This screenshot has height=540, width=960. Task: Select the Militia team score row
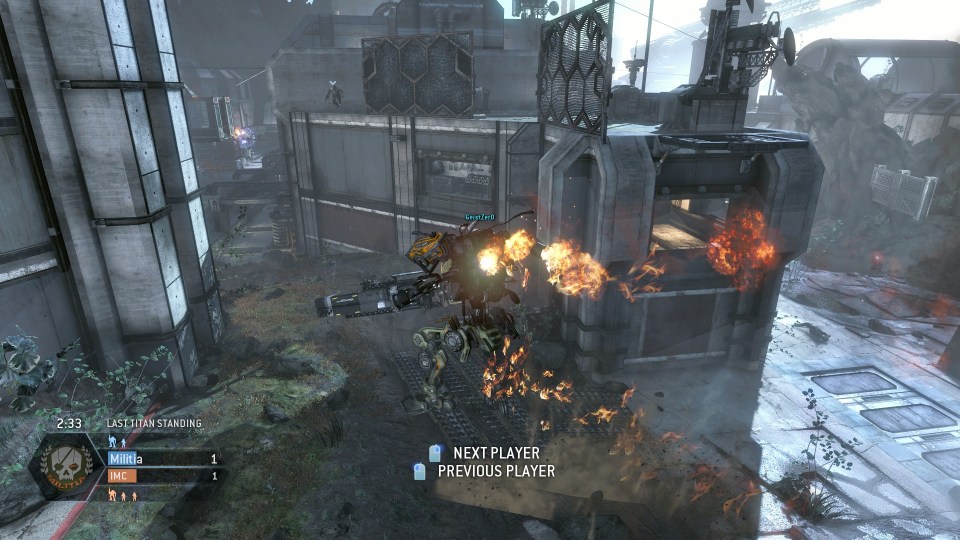click(162, 459)
